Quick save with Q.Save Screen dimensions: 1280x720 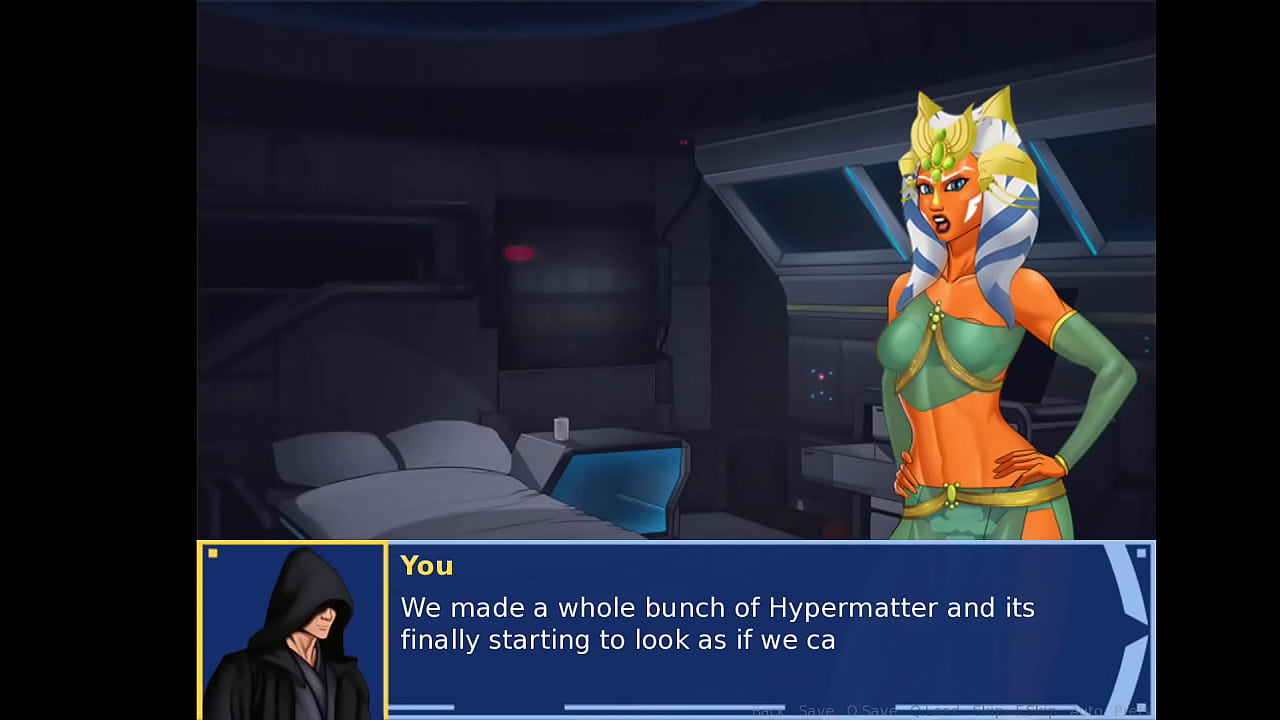pos(871,710)
